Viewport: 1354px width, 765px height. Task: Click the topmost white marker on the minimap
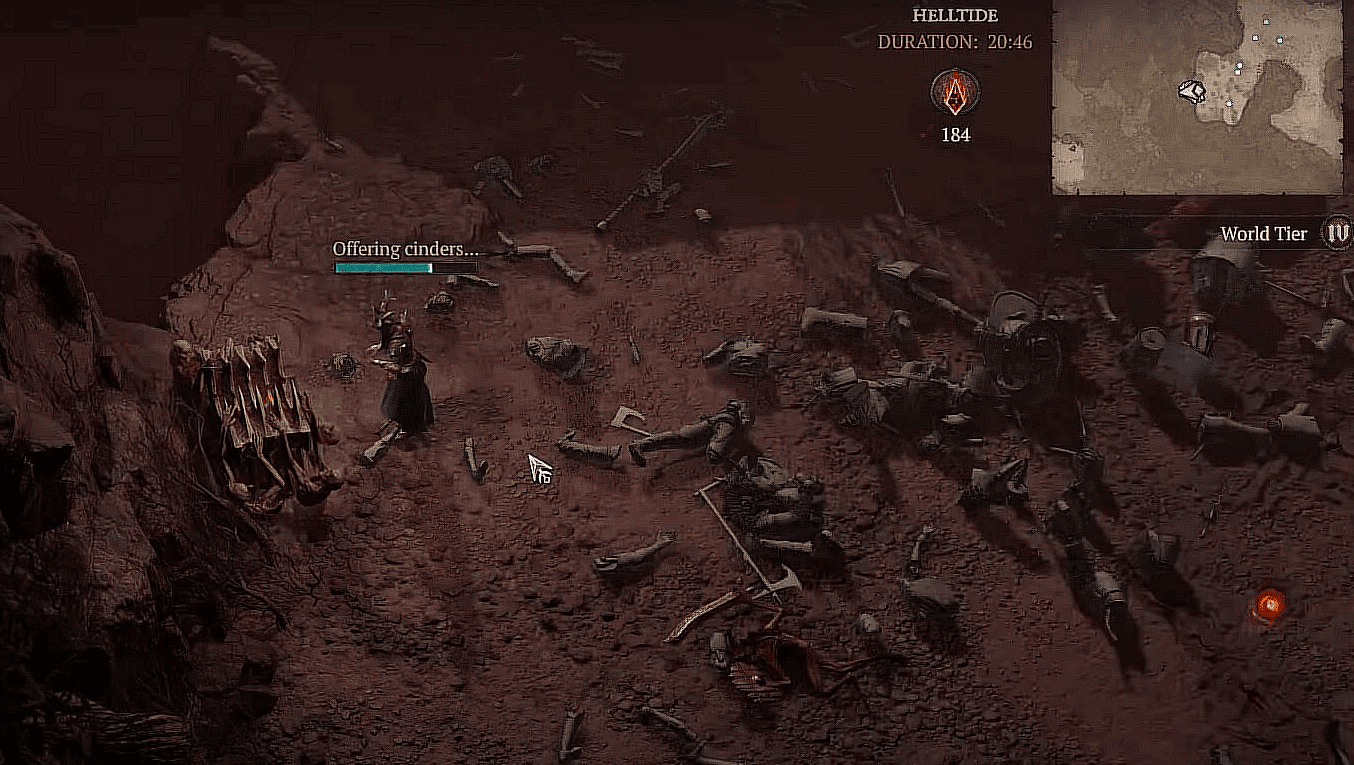[x=1266, y=21]
